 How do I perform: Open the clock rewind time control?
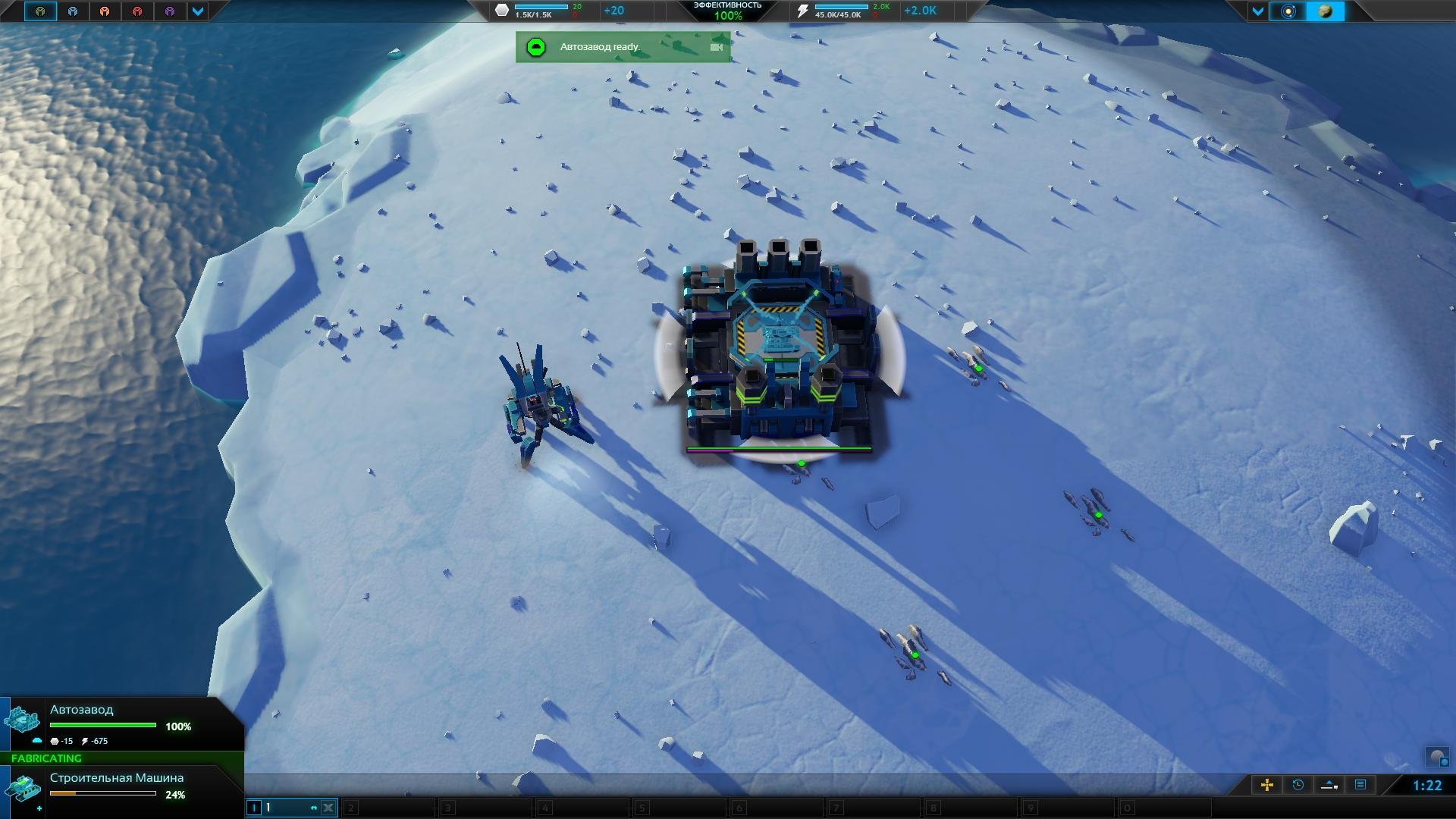(1298, 785)
